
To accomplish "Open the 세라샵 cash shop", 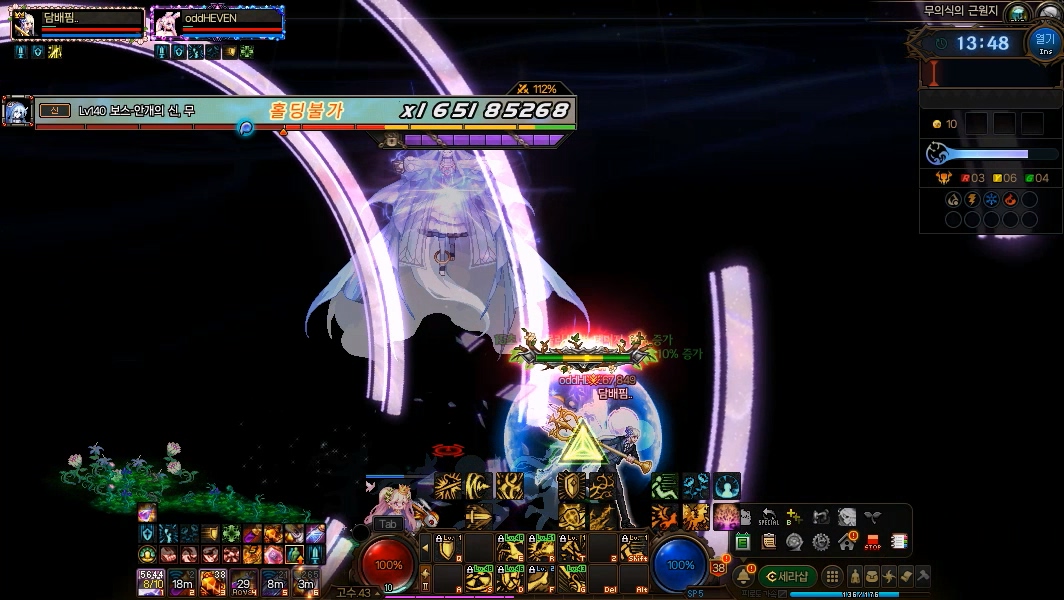I will click(787, 576).
